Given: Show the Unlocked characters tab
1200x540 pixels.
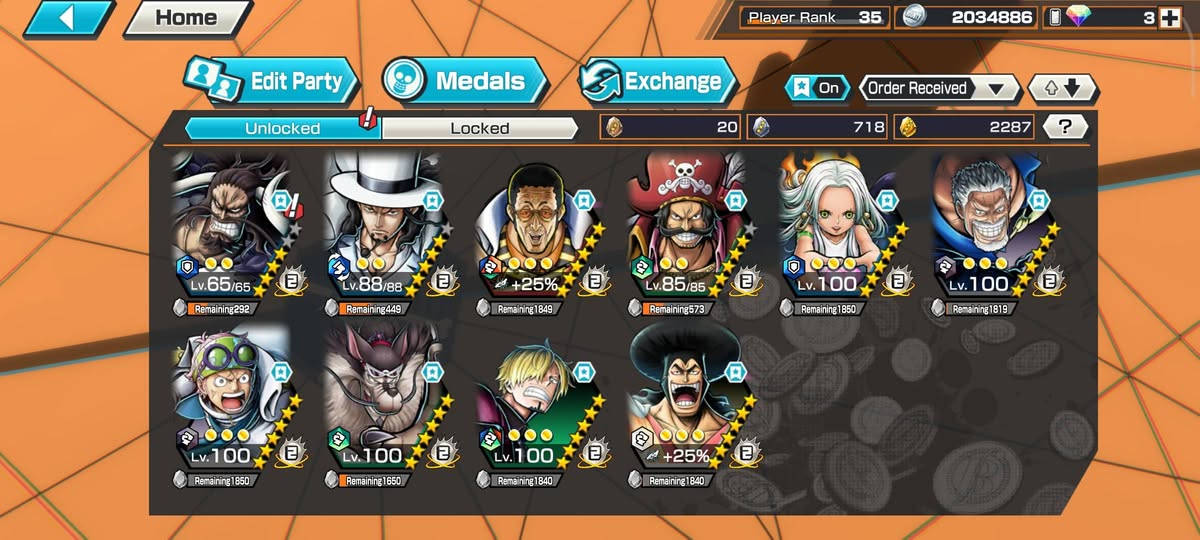Looking at the screenshot, I should tap(282, 128).
